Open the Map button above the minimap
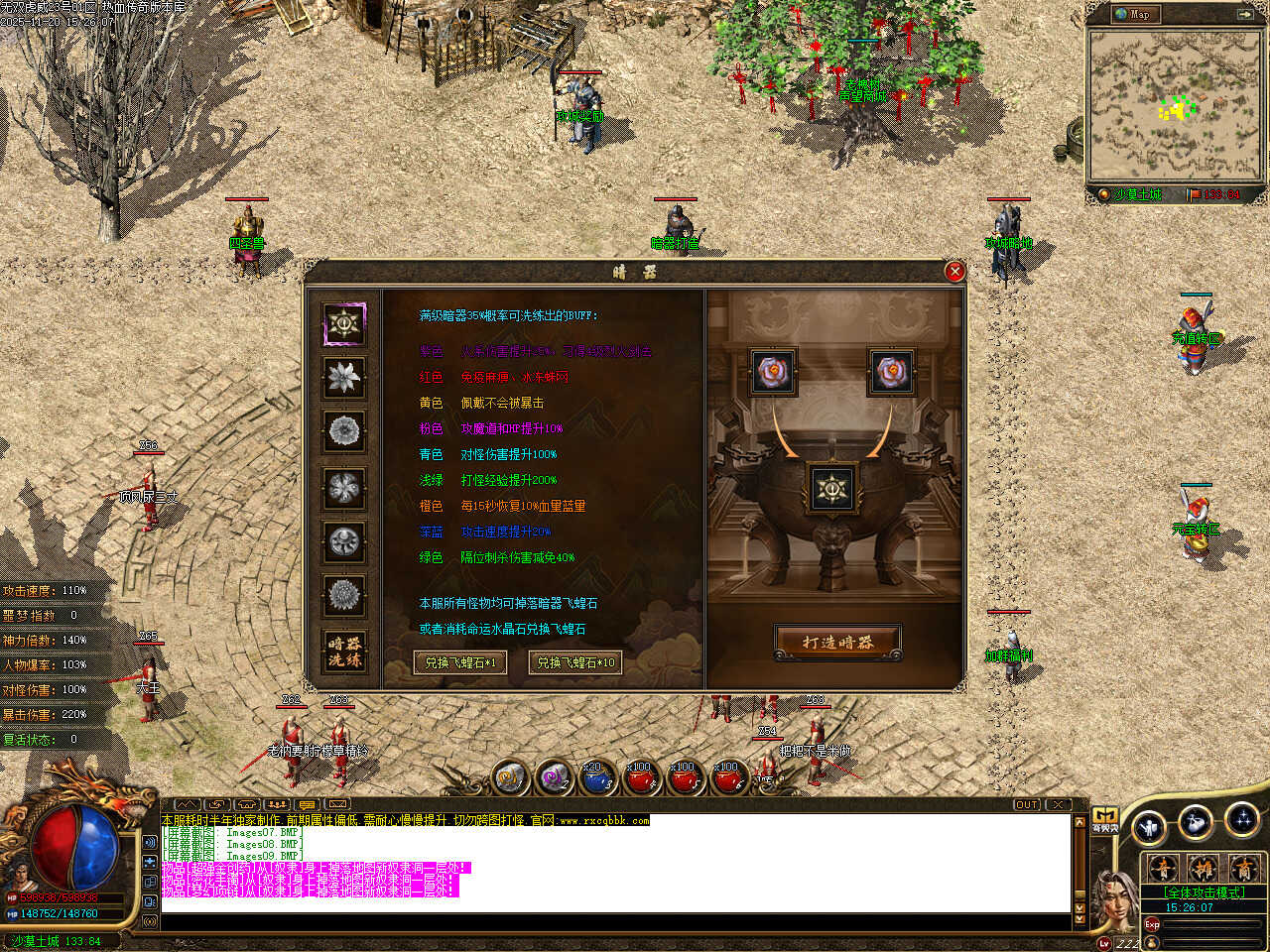1270x952 pixels. (x=1133, y=14)
